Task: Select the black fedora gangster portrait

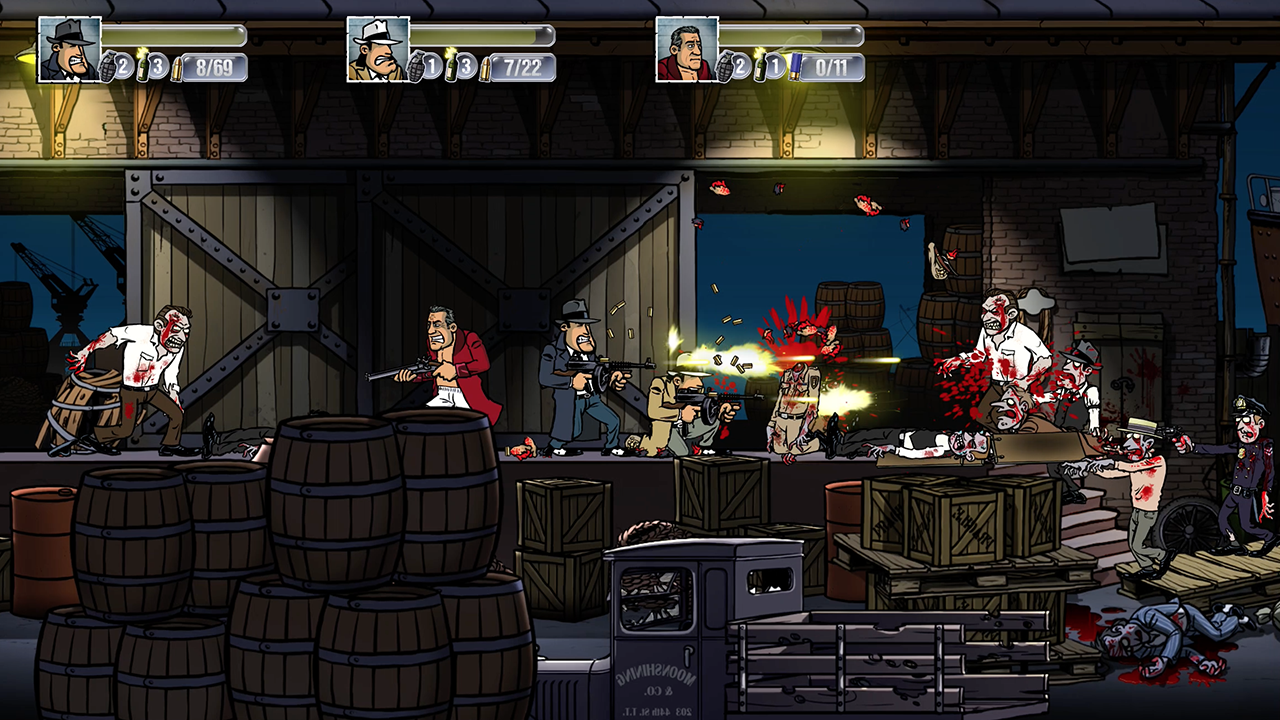Action: click(69, 49)
